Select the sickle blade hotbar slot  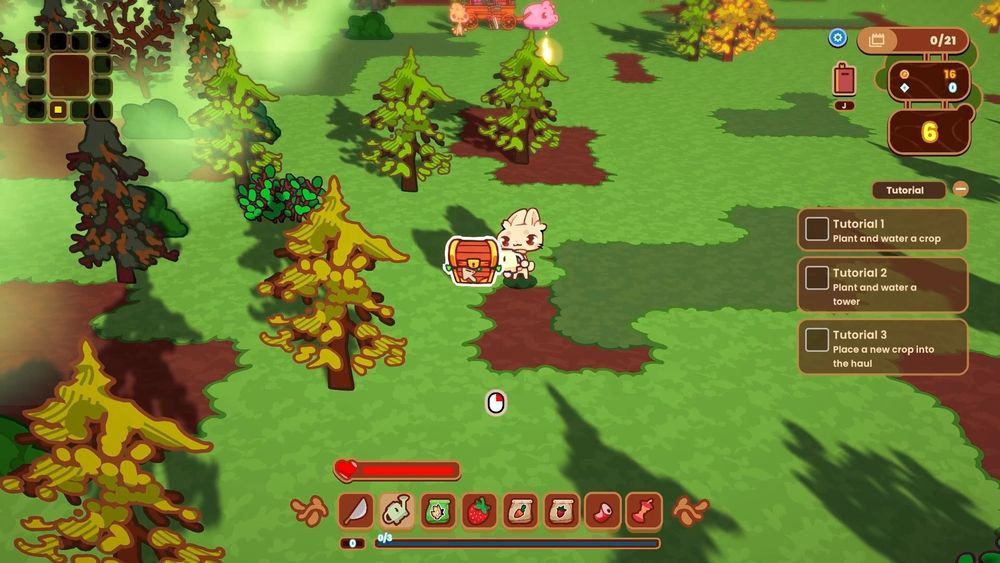tap(356, 511)
